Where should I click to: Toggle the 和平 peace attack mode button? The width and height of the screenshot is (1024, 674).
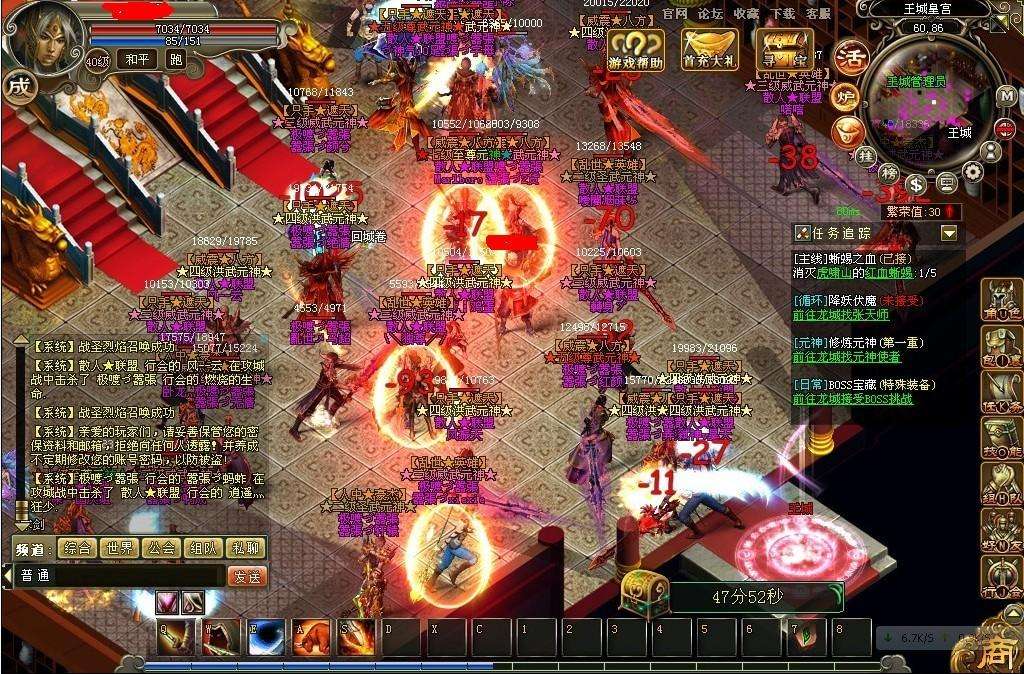[135, 60]
